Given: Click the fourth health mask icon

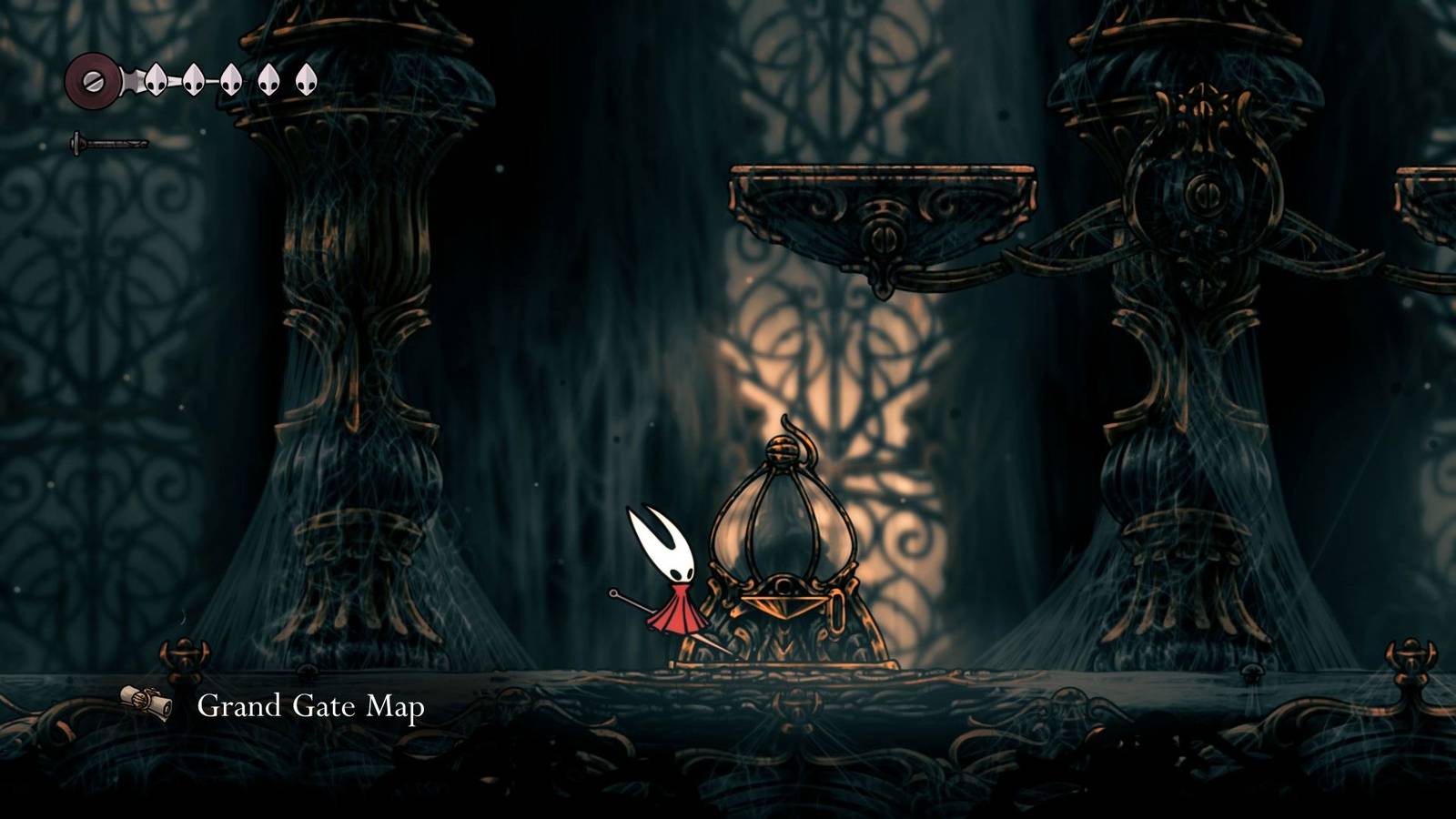Looking at the screenshot, I should 268,80.
